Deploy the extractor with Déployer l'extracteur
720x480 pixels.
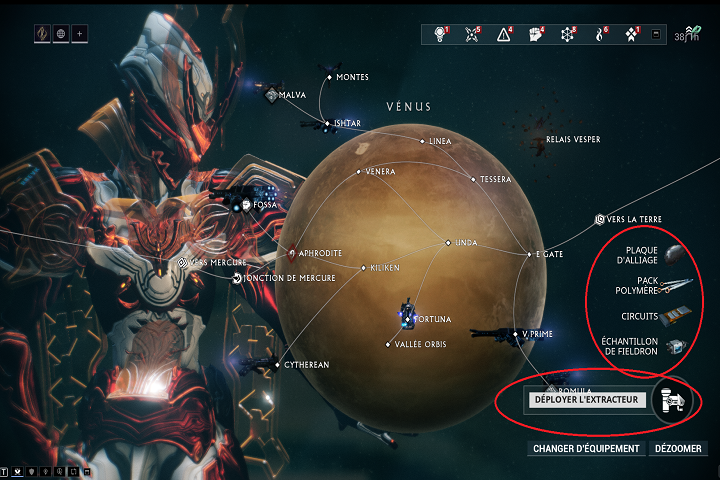(588, 400)
